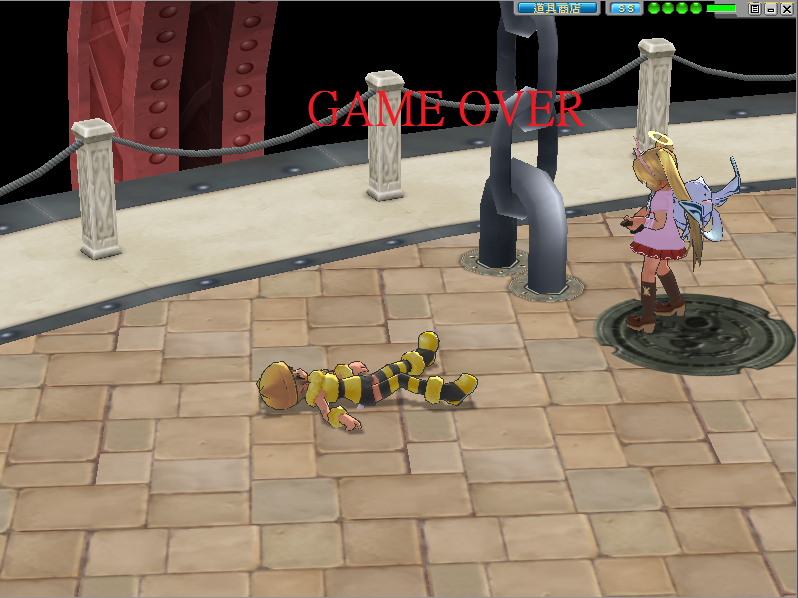Open the window menu list button
Image resolution: width=798 pixels, height=598 pixels.
tap(755, 9)
